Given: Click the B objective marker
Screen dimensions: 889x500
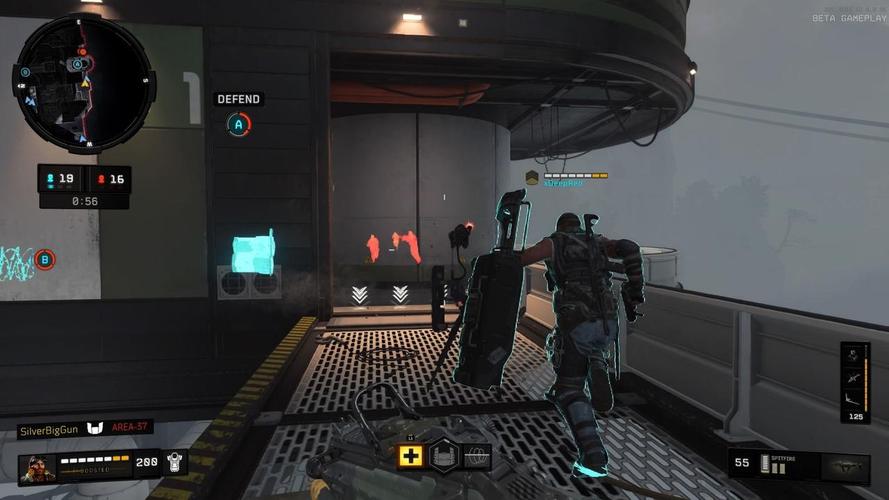Looking at the screenshot, I should click(44, 260).
